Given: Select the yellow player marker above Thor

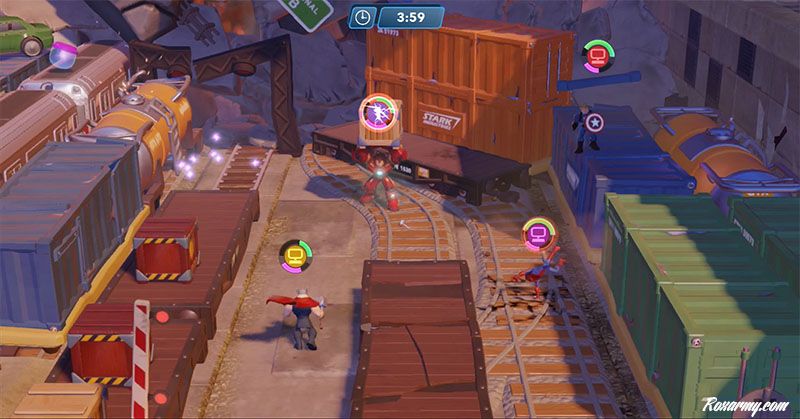Looking at the screenshot, I should click(293, 256).
